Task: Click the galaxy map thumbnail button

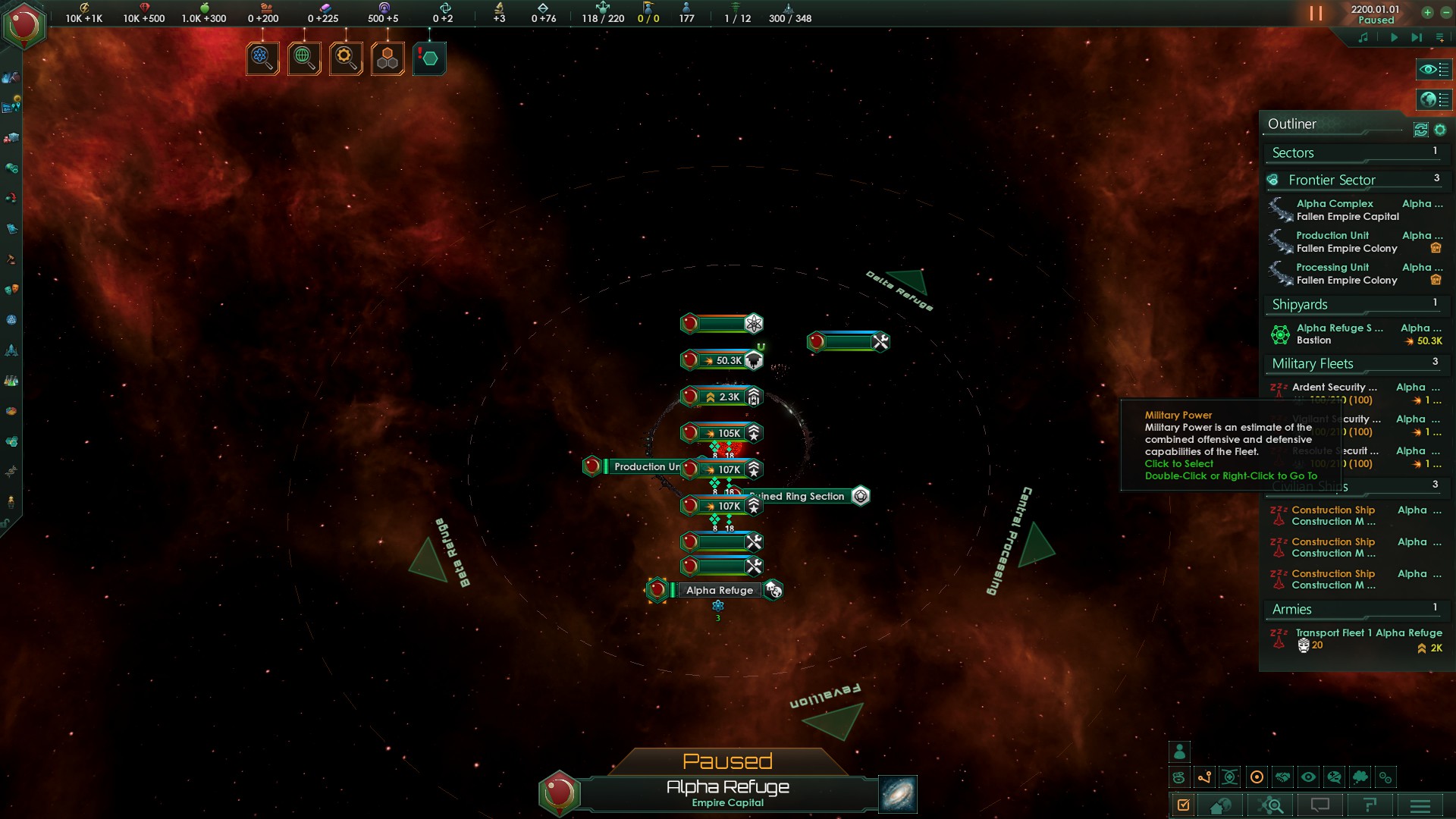Action: (898, 794)
